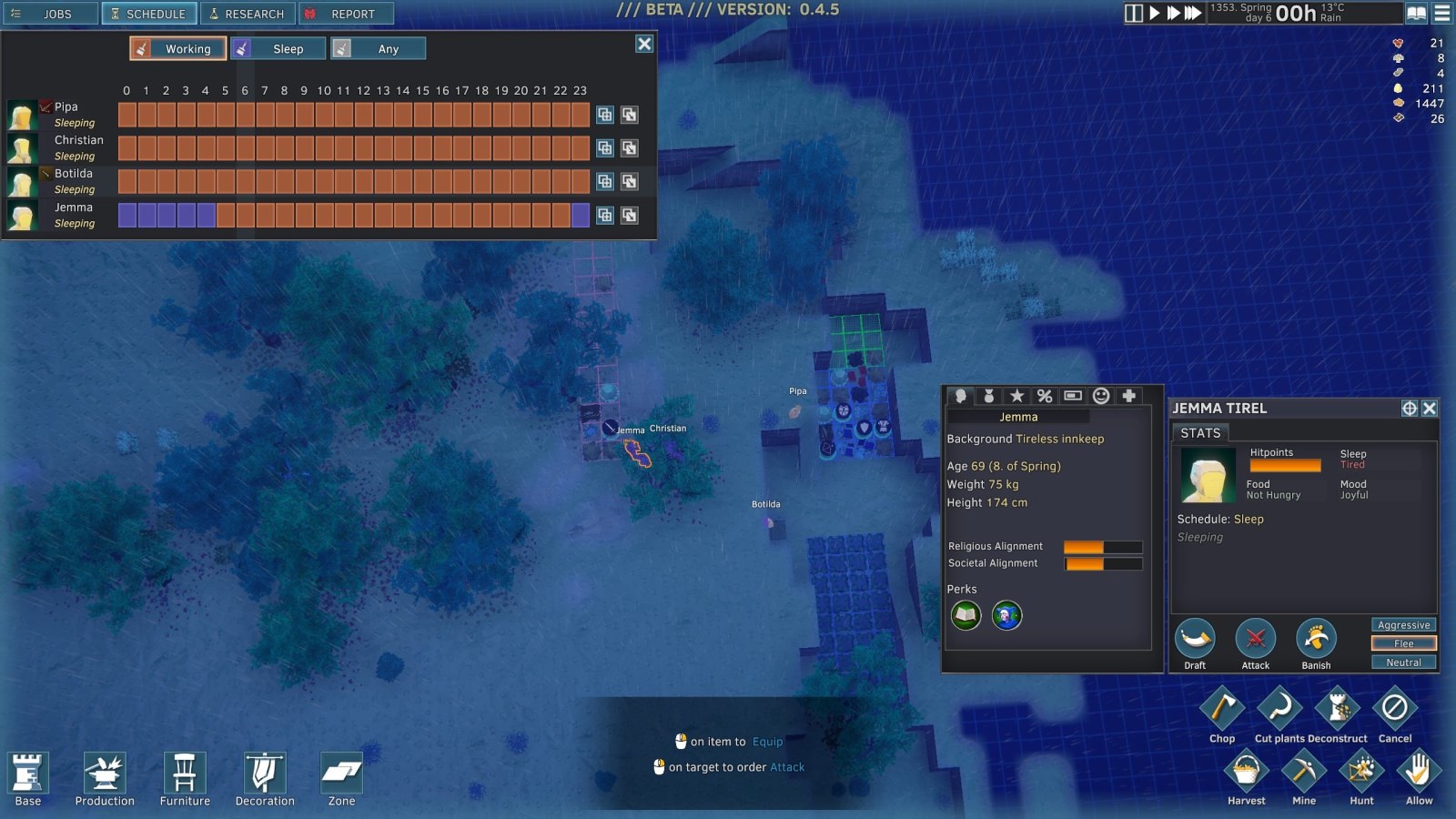1456x819 pixels.
Task: Pick the Any schedule brush
Action: 378,49
